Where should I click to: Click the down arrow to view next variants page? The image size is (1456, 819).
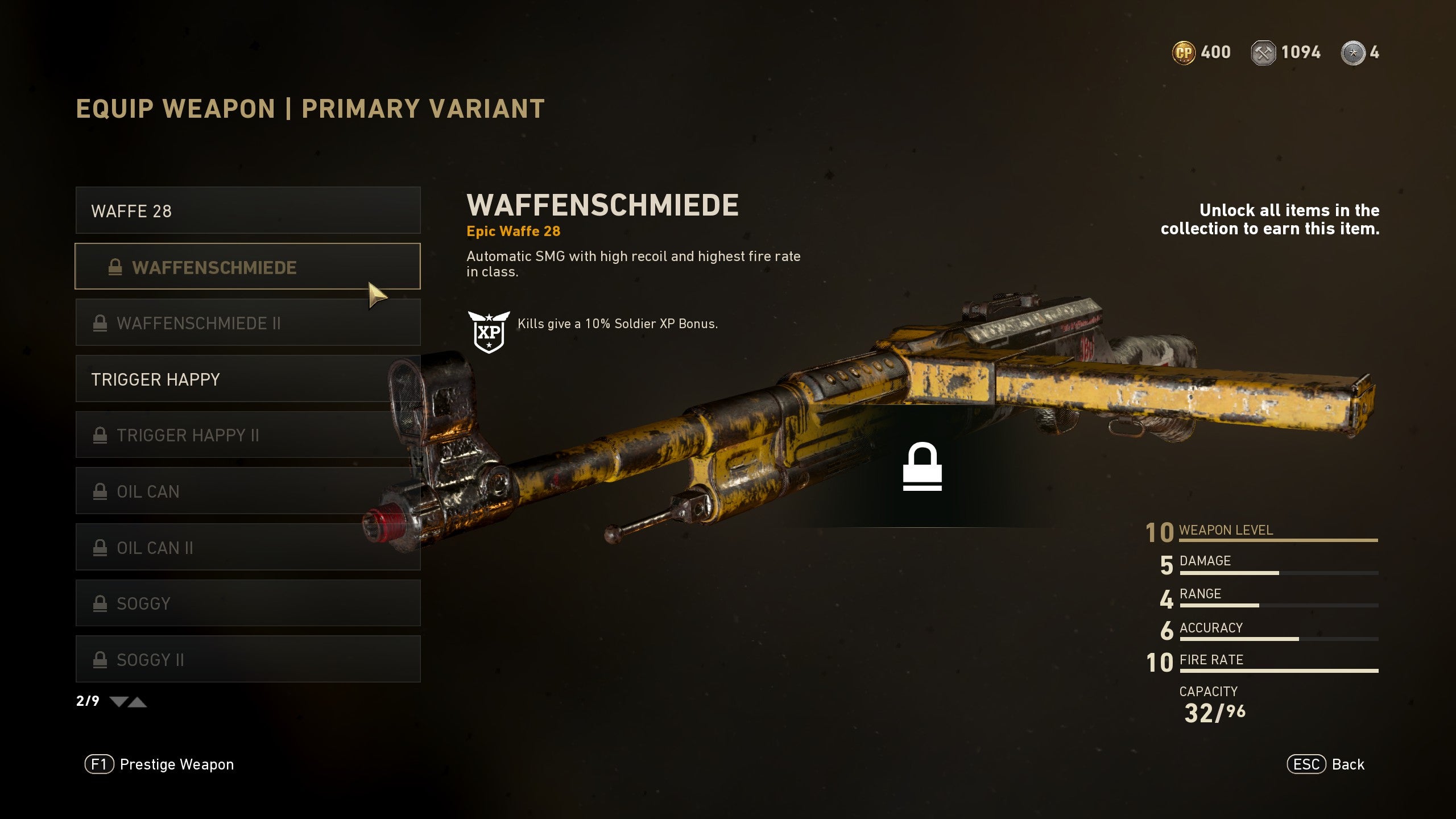[x=118, y=702]
